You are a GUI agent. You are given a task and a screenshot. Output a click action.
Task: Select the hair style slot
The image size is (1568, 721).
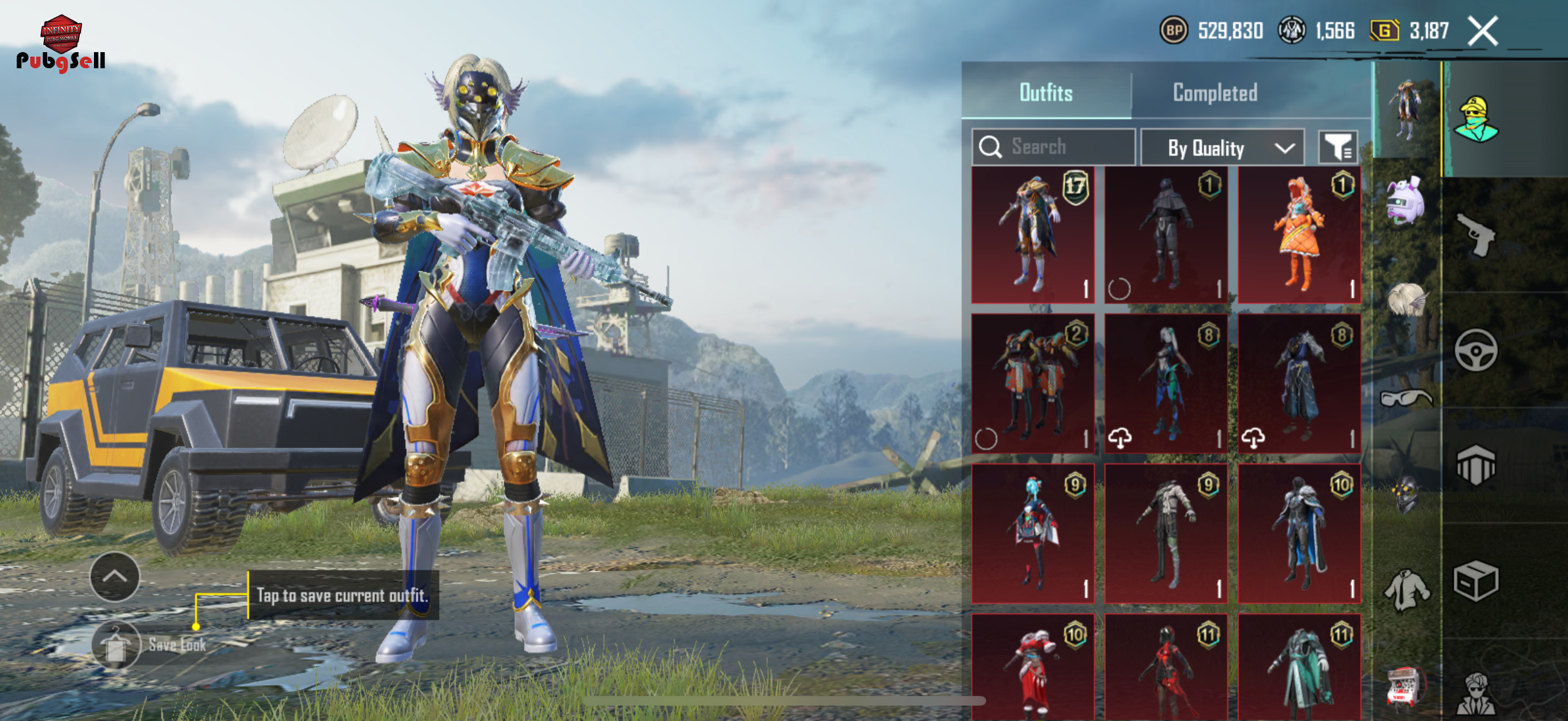click(x=1406, y=299)
